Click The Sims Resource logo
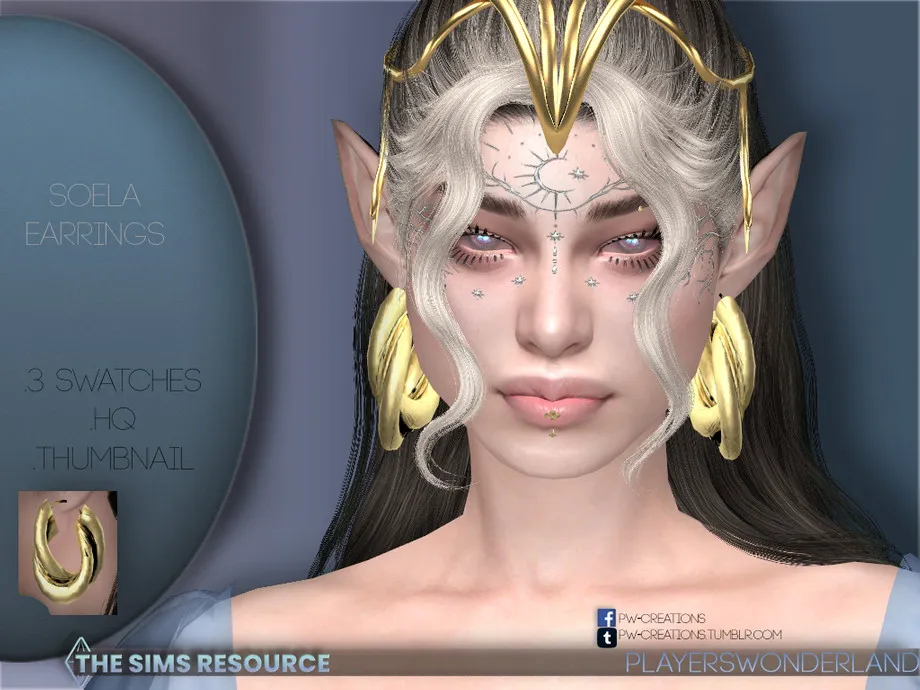Screen dimensions: 920x690 click(198, 662)
